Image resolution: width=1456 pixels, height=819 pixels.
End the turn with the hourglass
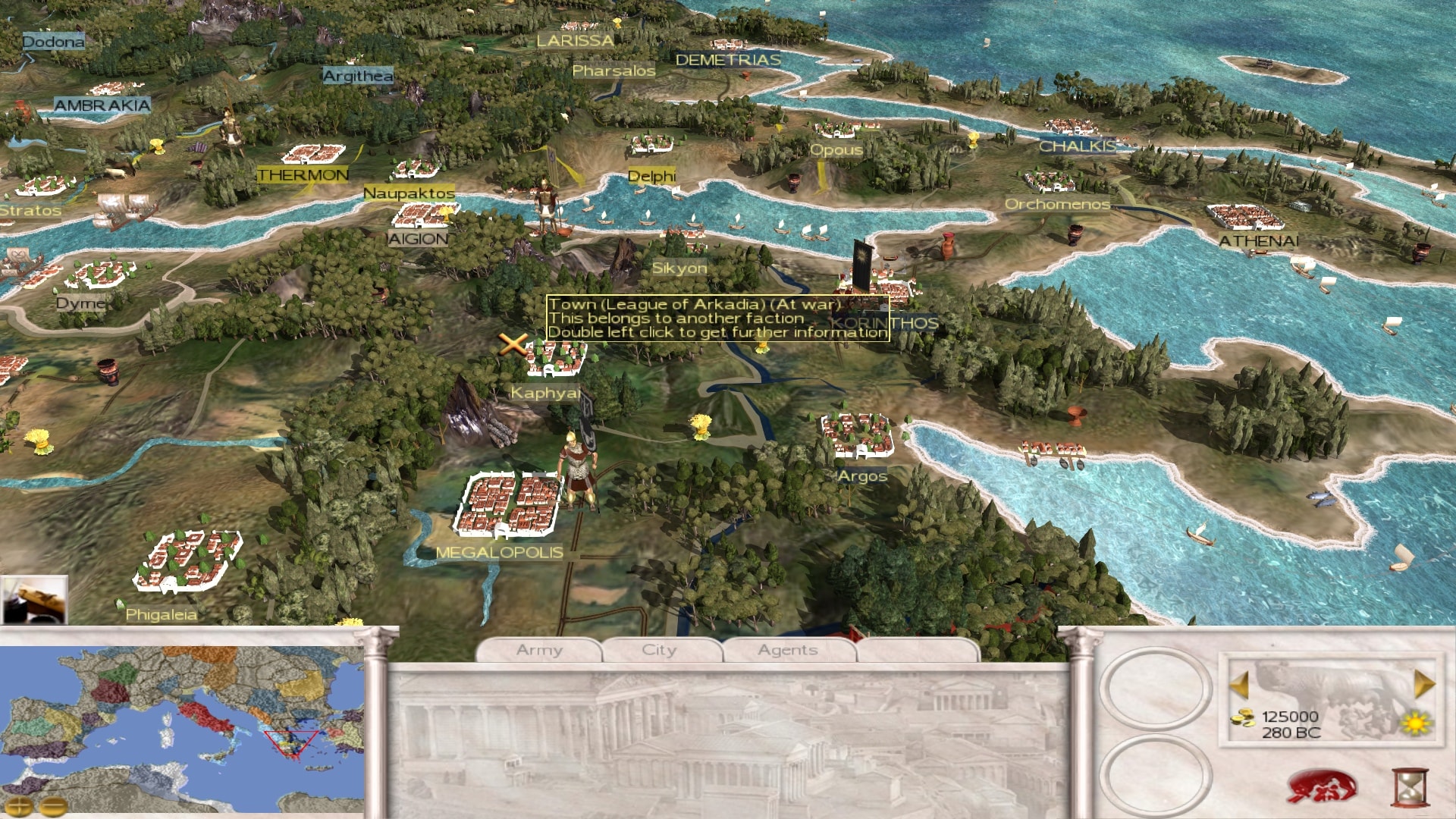[x=1410, y=788]
